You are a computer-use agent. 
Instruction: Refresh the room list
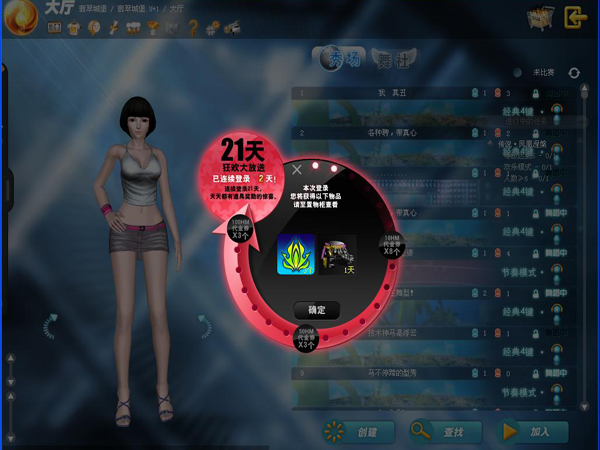574,73
